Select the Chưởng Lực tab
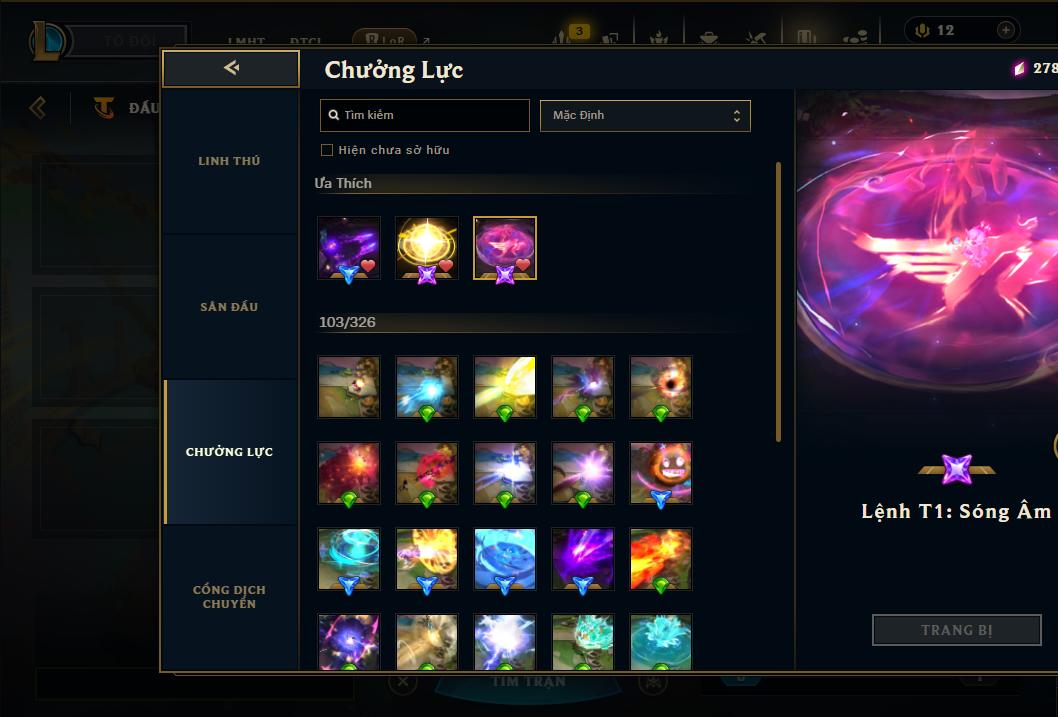The image size is (1058, 717). coord(229,452)
